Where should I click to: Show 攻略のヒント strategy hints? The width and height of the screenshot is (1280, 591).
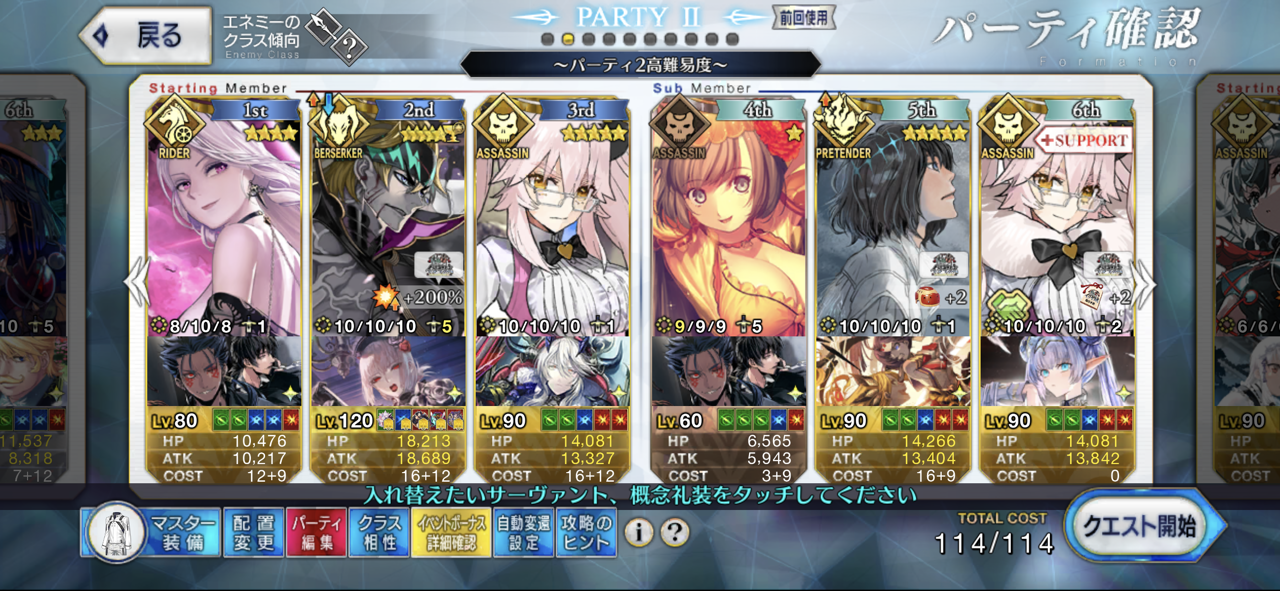tap(587, 533)
